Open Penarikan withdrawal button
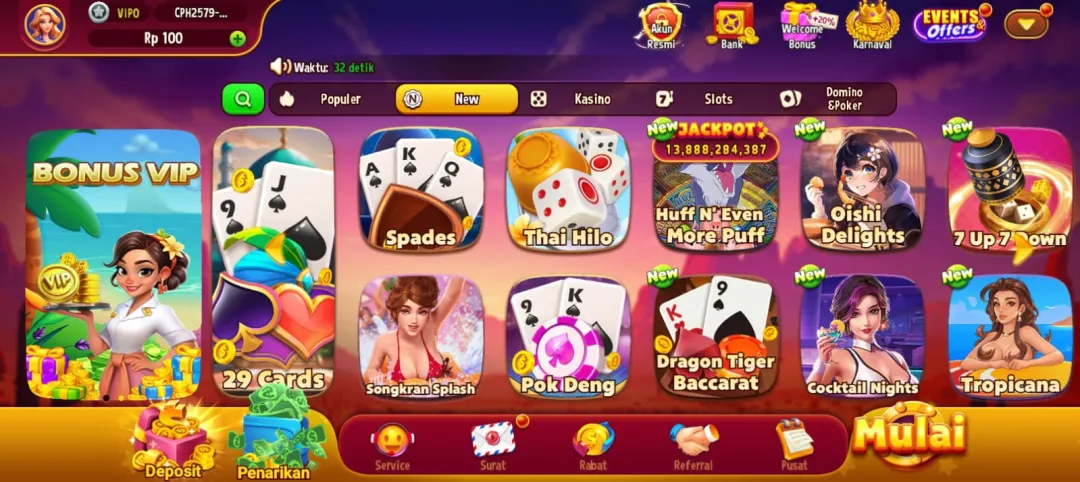The height and width of the screenshot is (482, 1080). [x=274, y=440]
